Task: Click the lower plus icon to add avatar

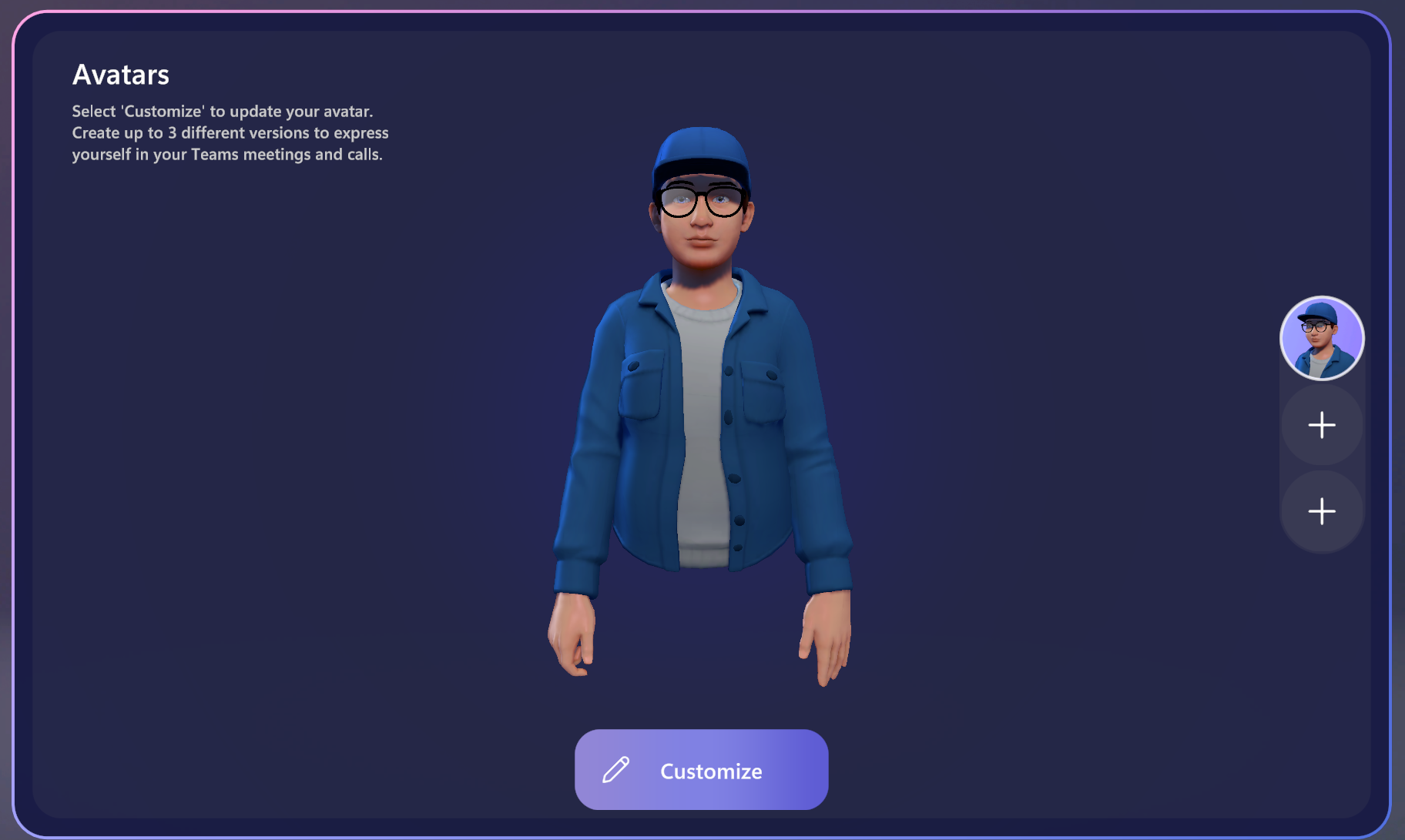Action: coord(1322,511)
